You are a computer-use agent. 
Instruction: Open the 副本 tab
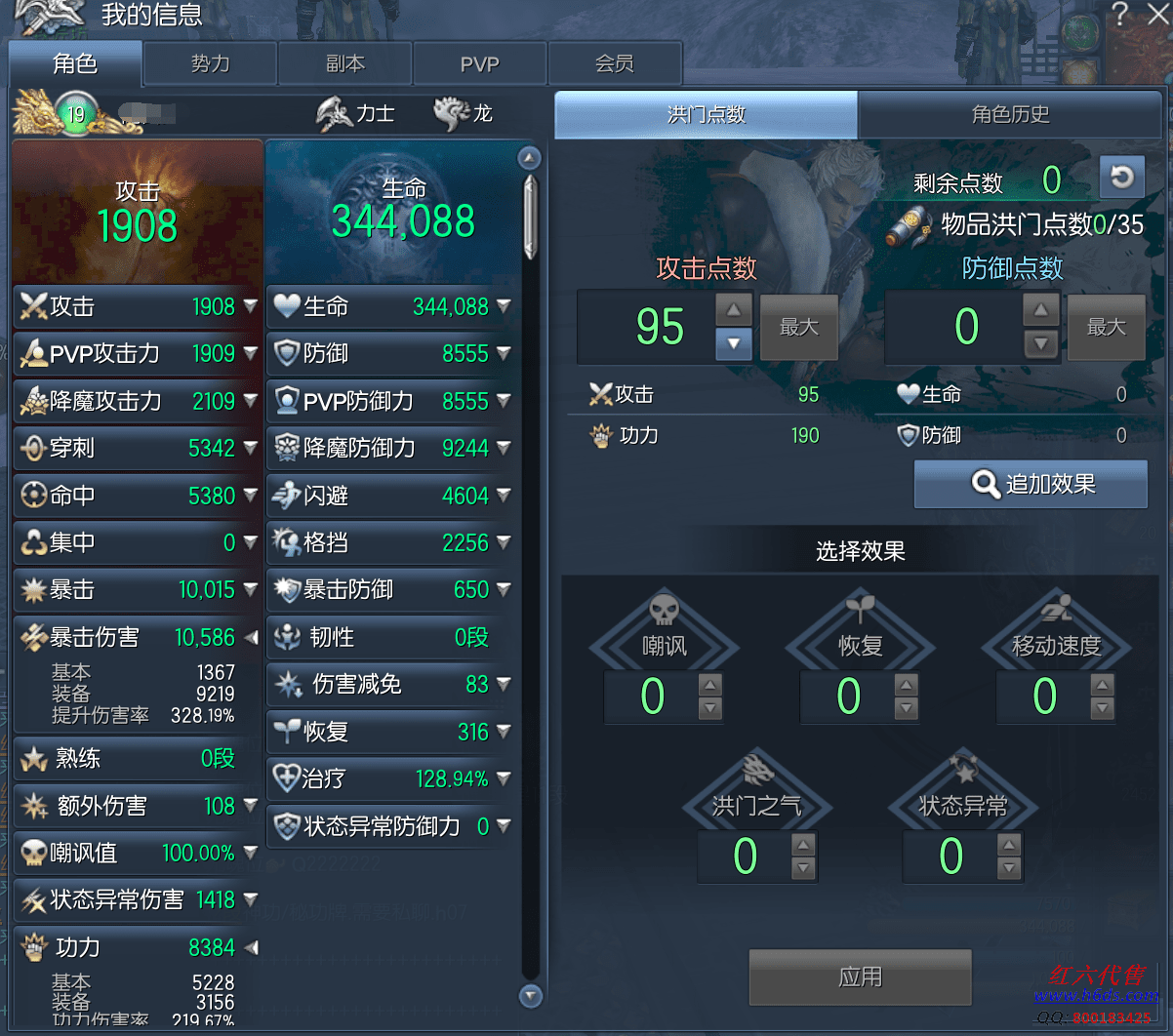(x=344, y=64)
